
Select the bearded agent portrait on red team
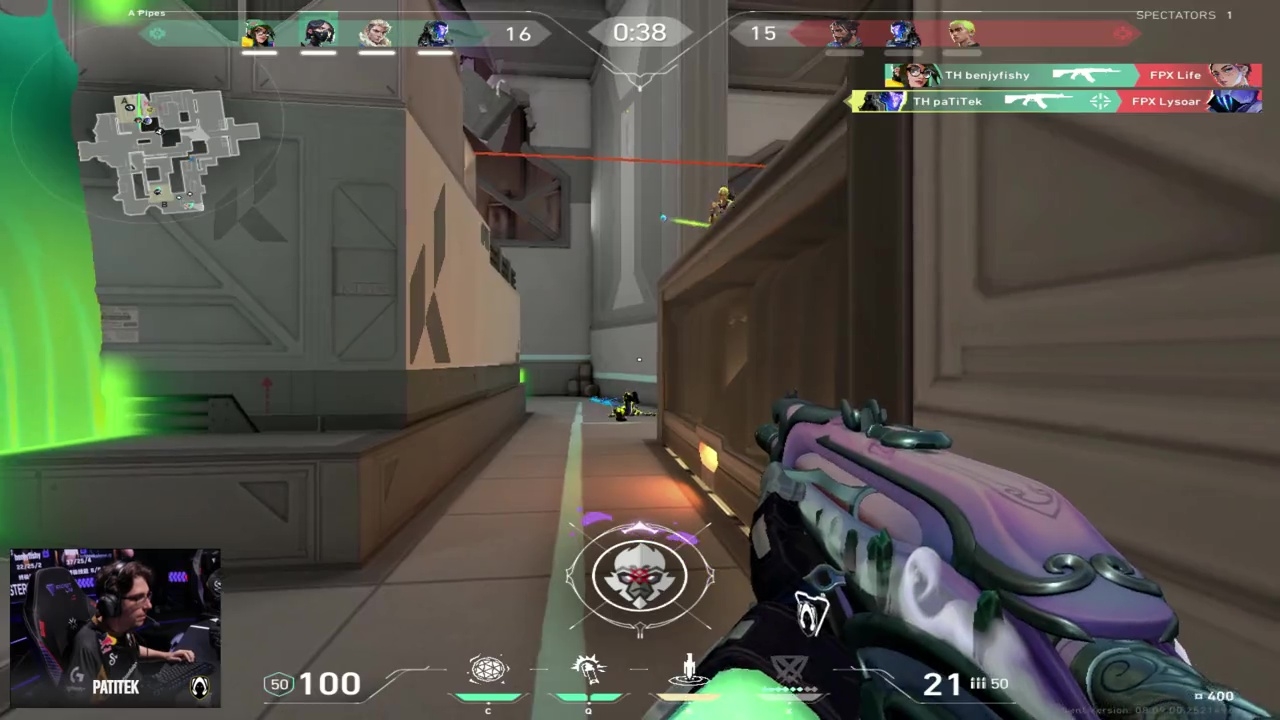(x=845, y=34)
